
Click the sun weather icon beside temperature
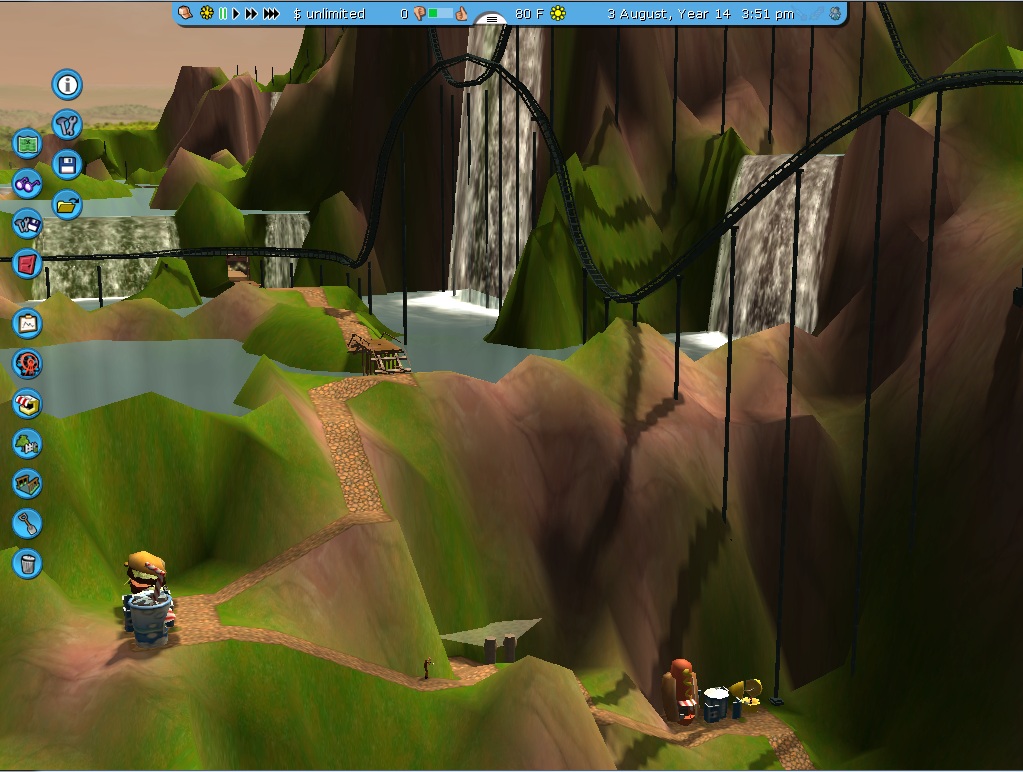pyautogui.click(x=558, y=14)
